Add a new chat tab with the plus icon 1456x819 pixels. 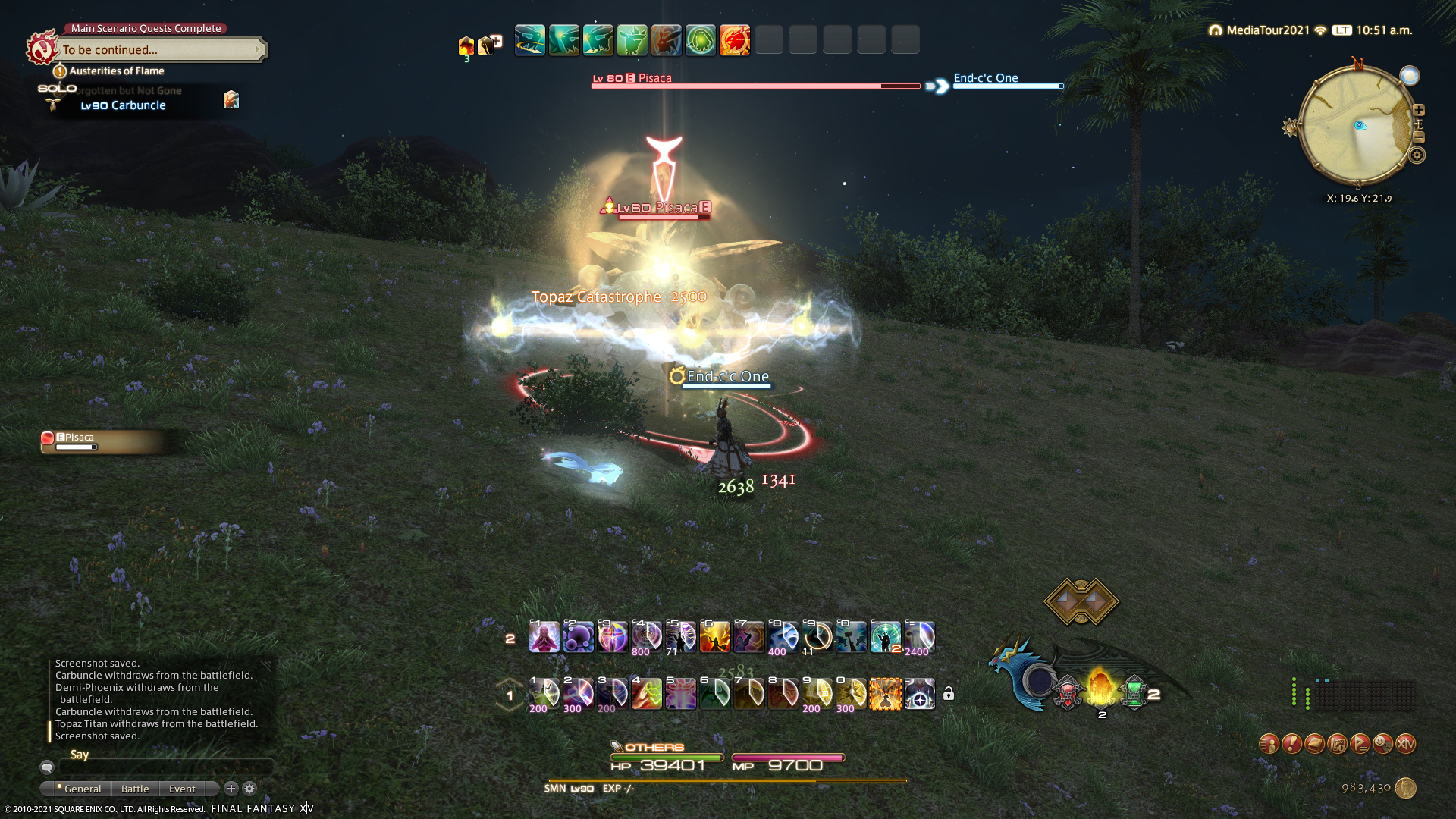click(231, 789)
